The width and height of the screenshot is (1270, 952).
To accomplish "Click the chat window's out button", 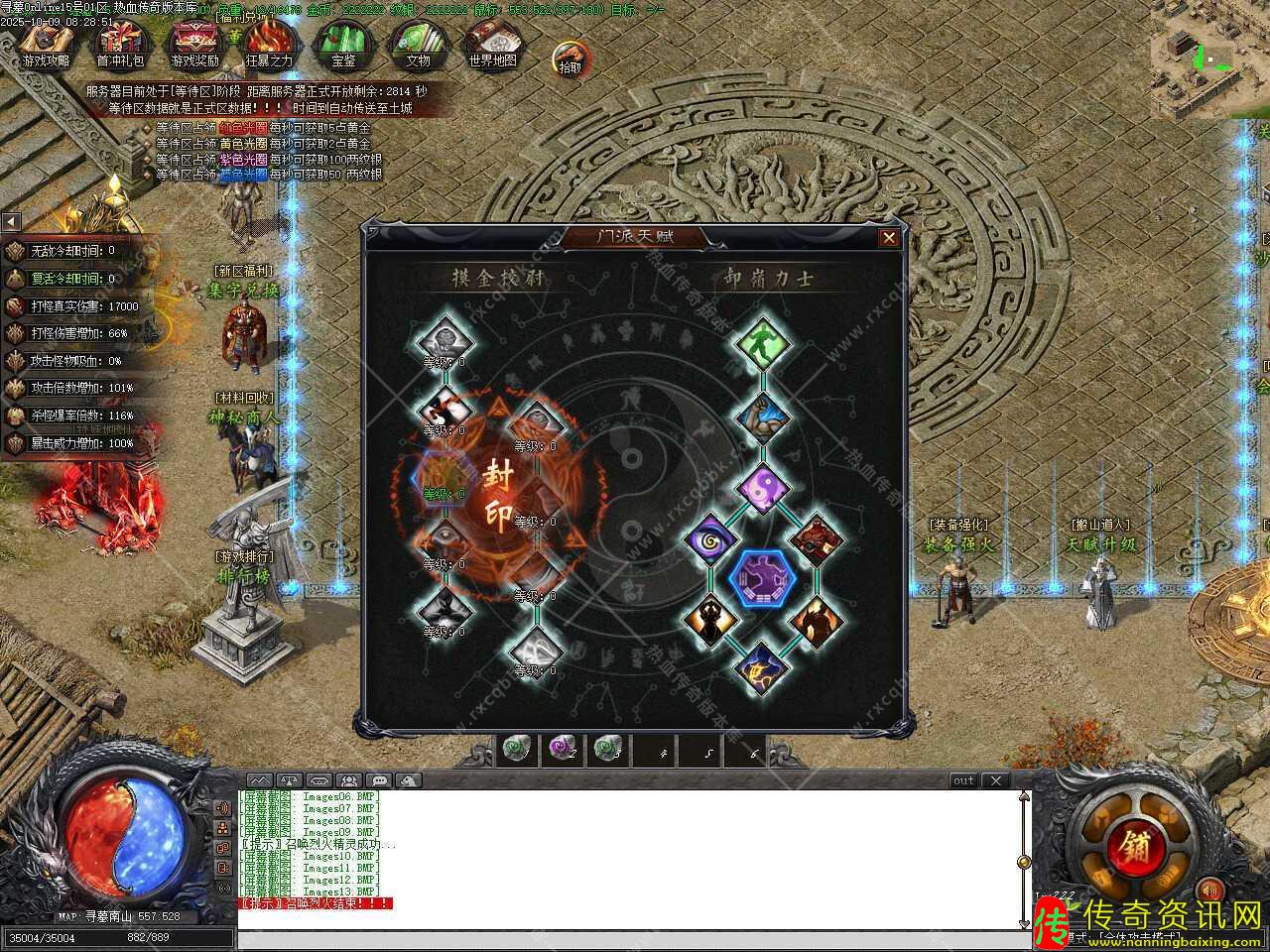I will pyautogui.click(x=963, y=781).
